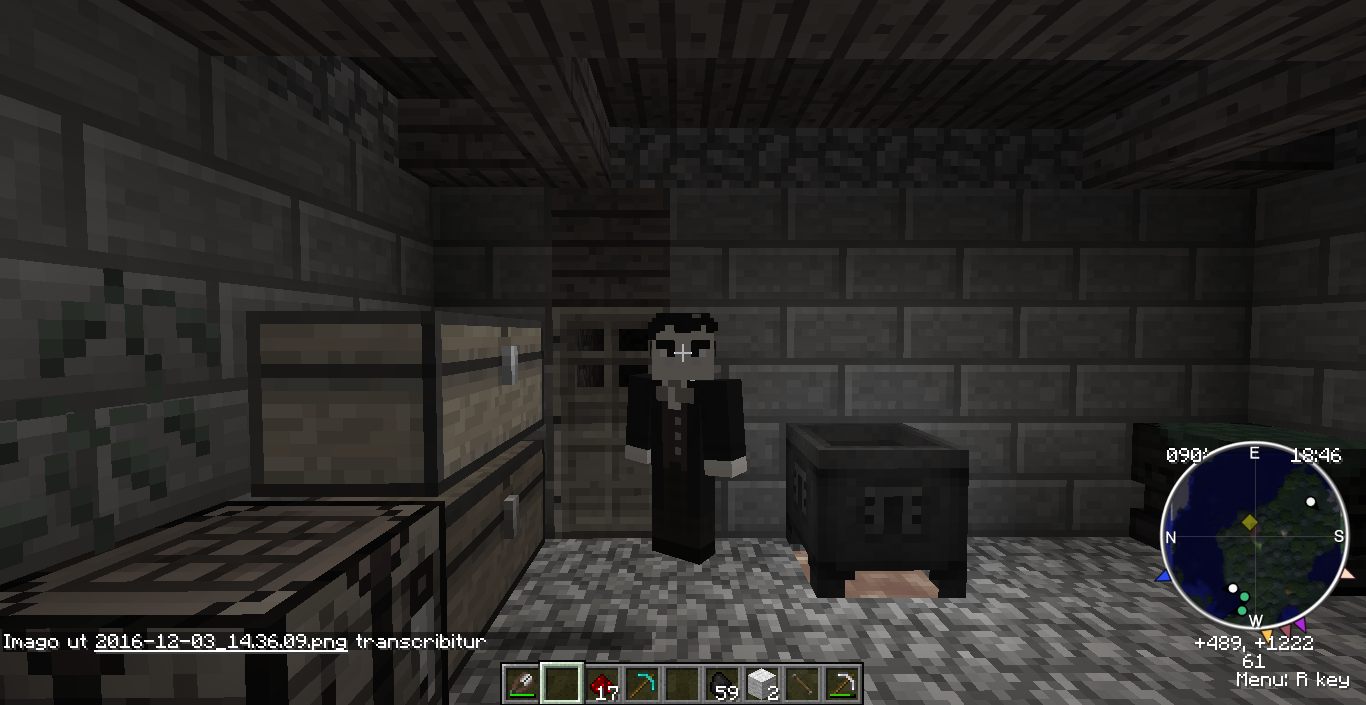Open the screenshot file link in chat
This screenshot has height=705, width=1366.
(220, 642)
